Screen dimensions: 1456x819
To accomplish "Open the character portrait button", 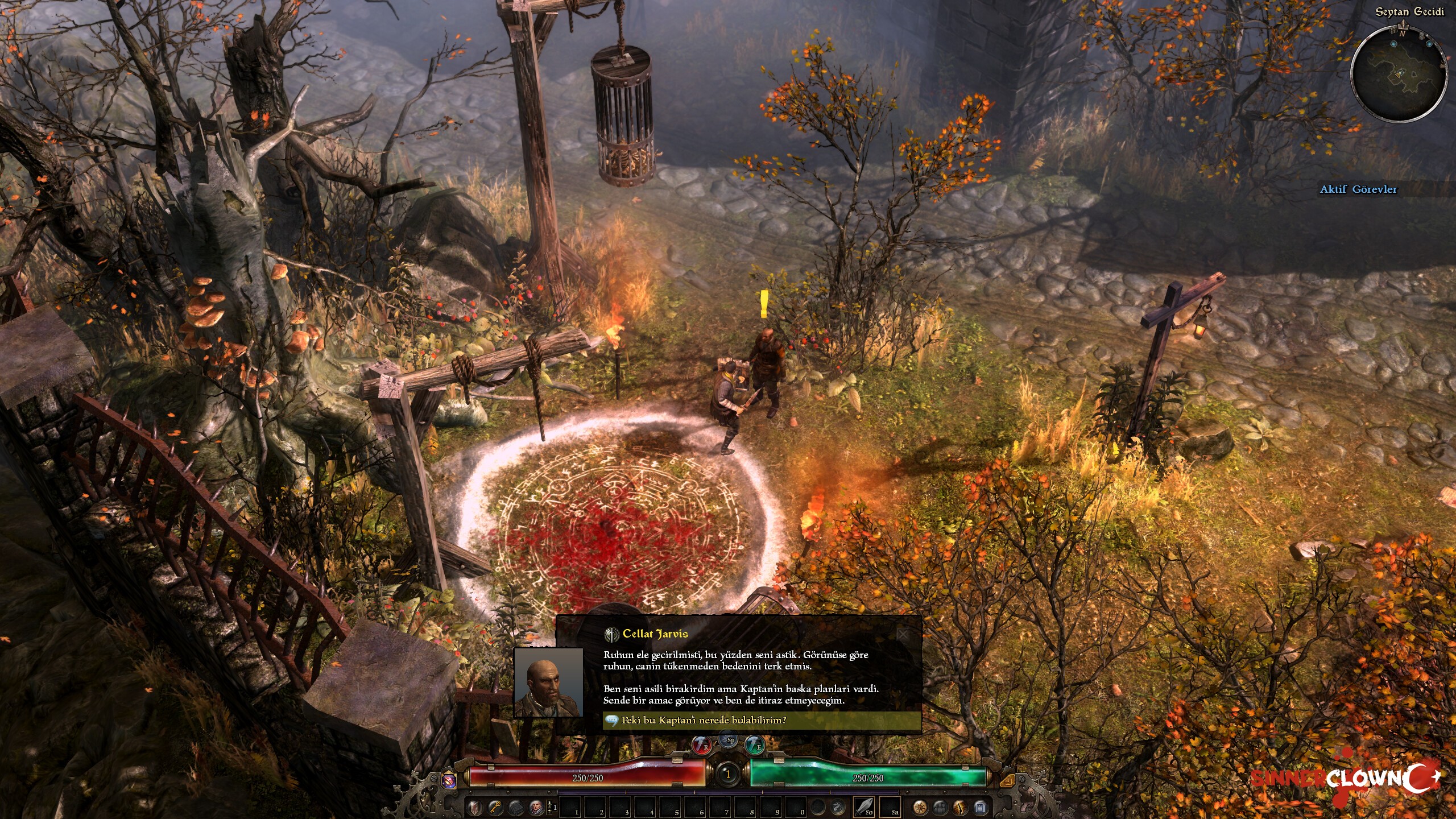I will [x=535, y=807].
